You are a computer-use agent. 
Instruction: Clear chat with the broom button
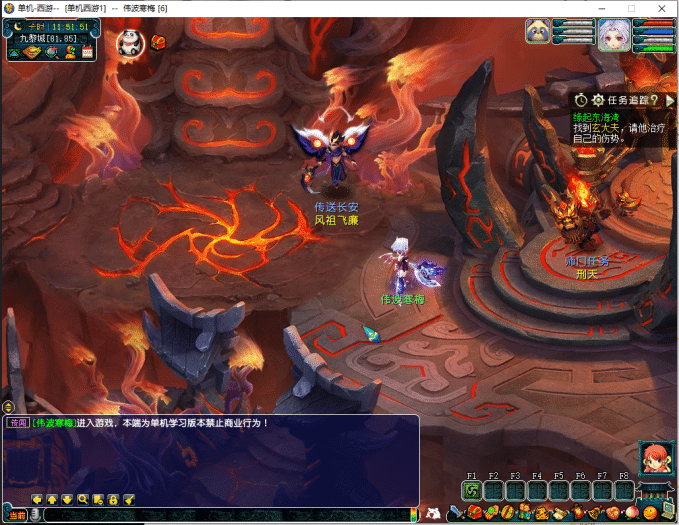coord(129,499)
